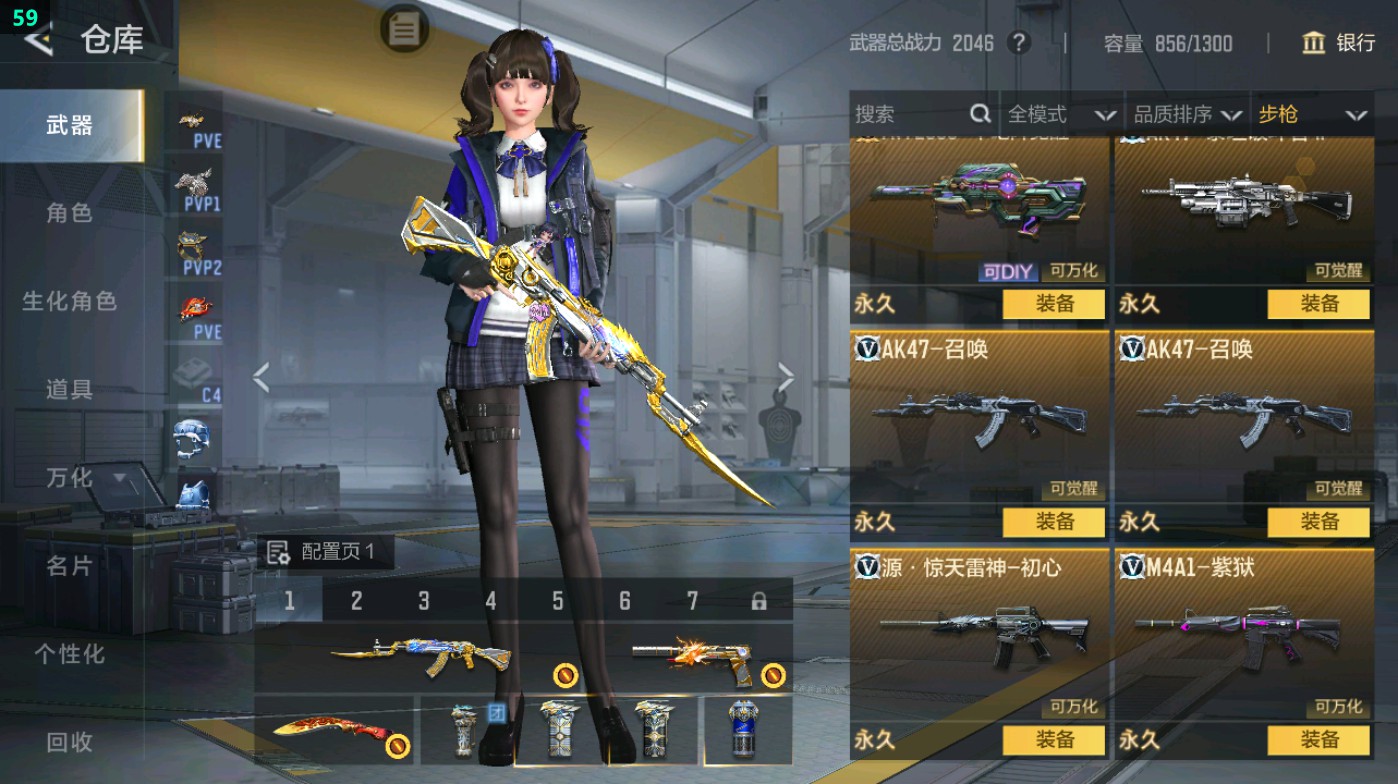This screenshot has width=1398, height=784.
Task: Open the 品质排序 sorting dropdown
Action: point(1190,115)
